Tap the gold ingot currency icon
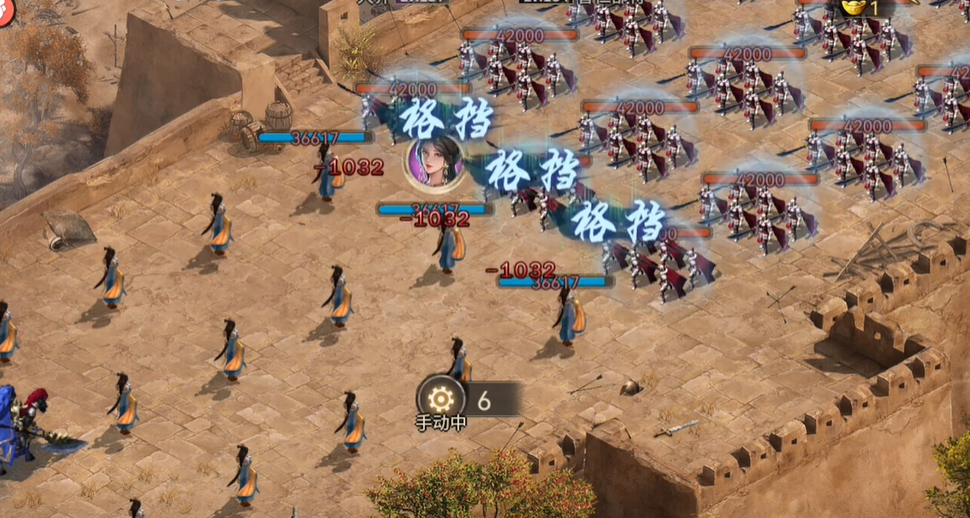Image resolution: width=970 pixels, height=518 pixels. tap(853, 6)
